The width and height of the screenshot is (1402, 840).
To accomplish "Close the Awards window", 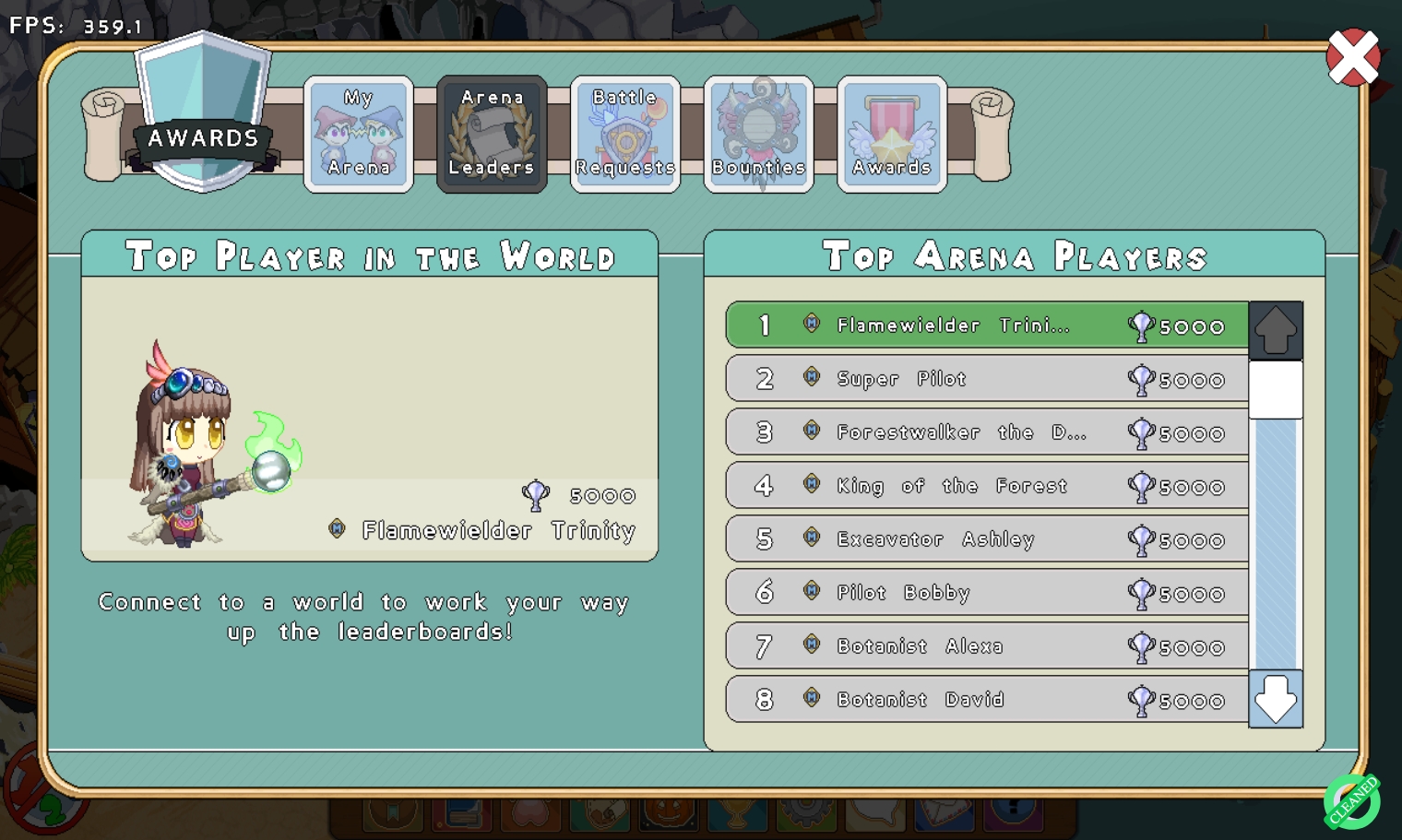I will (1352, 57).
